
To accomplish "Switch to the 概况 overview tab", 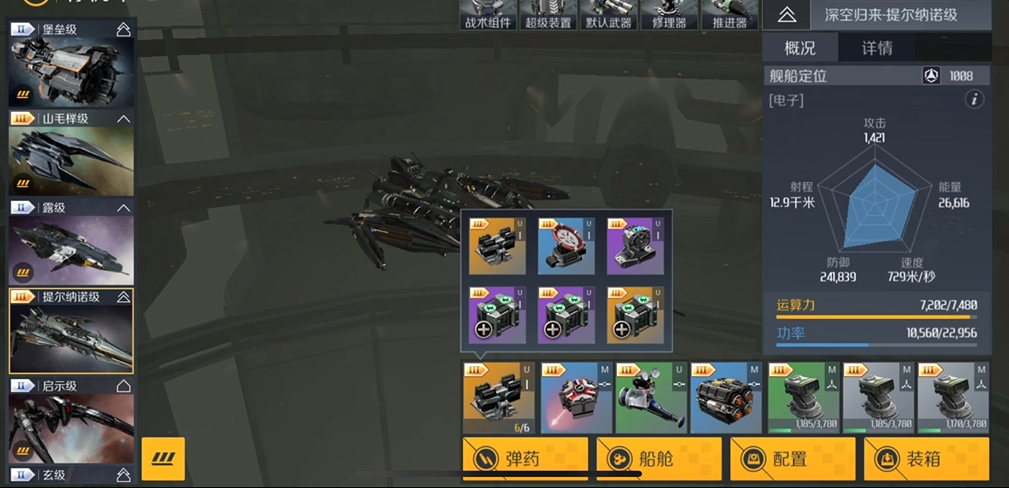I will coord(800,48).
